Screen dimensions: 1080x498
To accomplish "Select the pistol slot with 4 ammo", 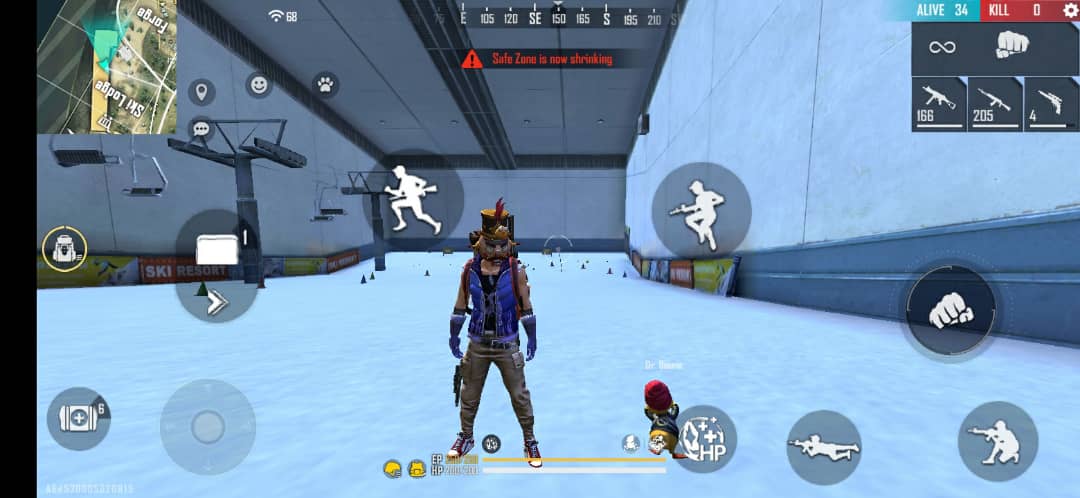I will [x=1050, y=103].
